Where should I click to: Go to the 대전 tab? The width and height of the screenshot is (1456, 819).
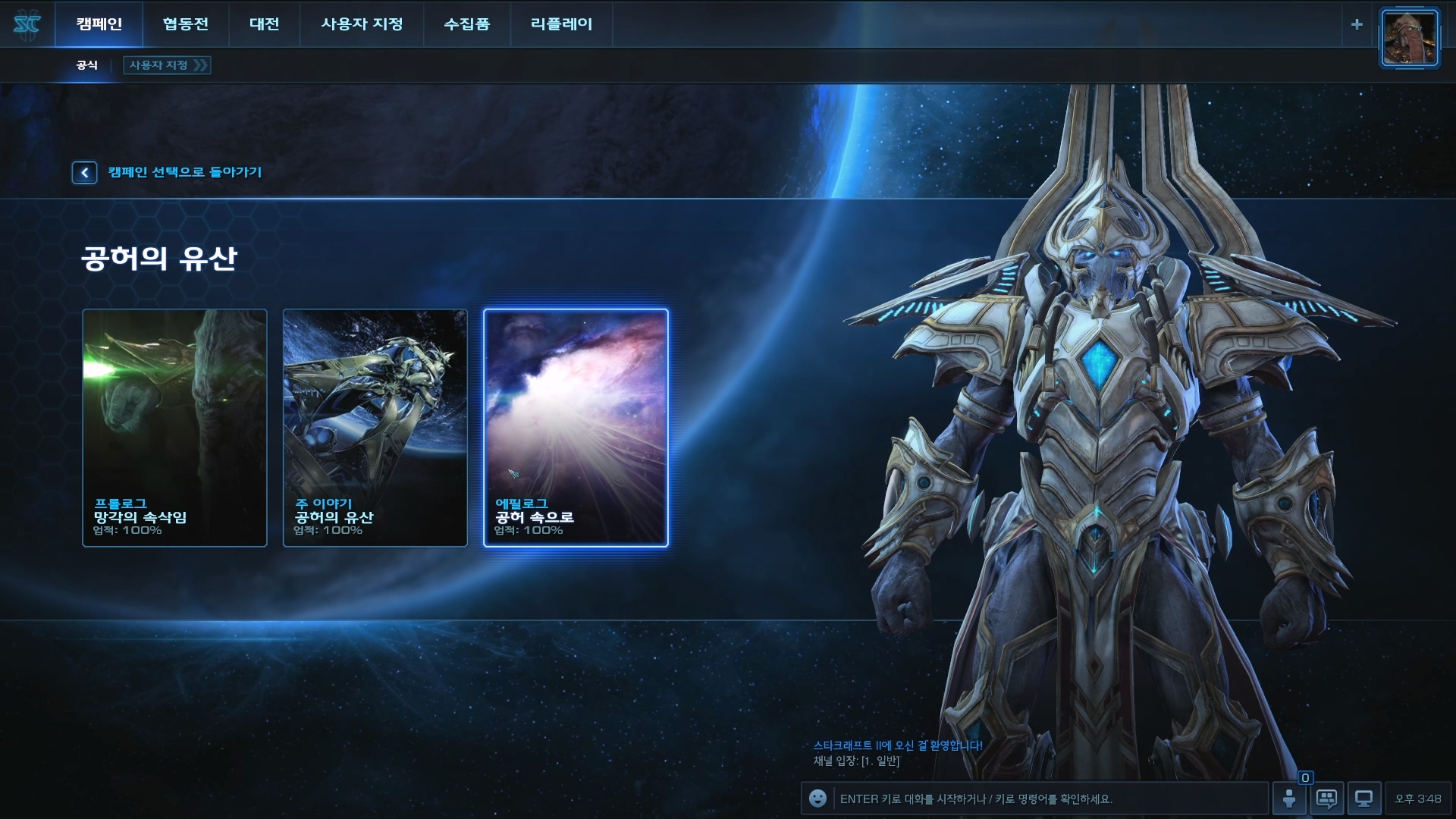264,24
